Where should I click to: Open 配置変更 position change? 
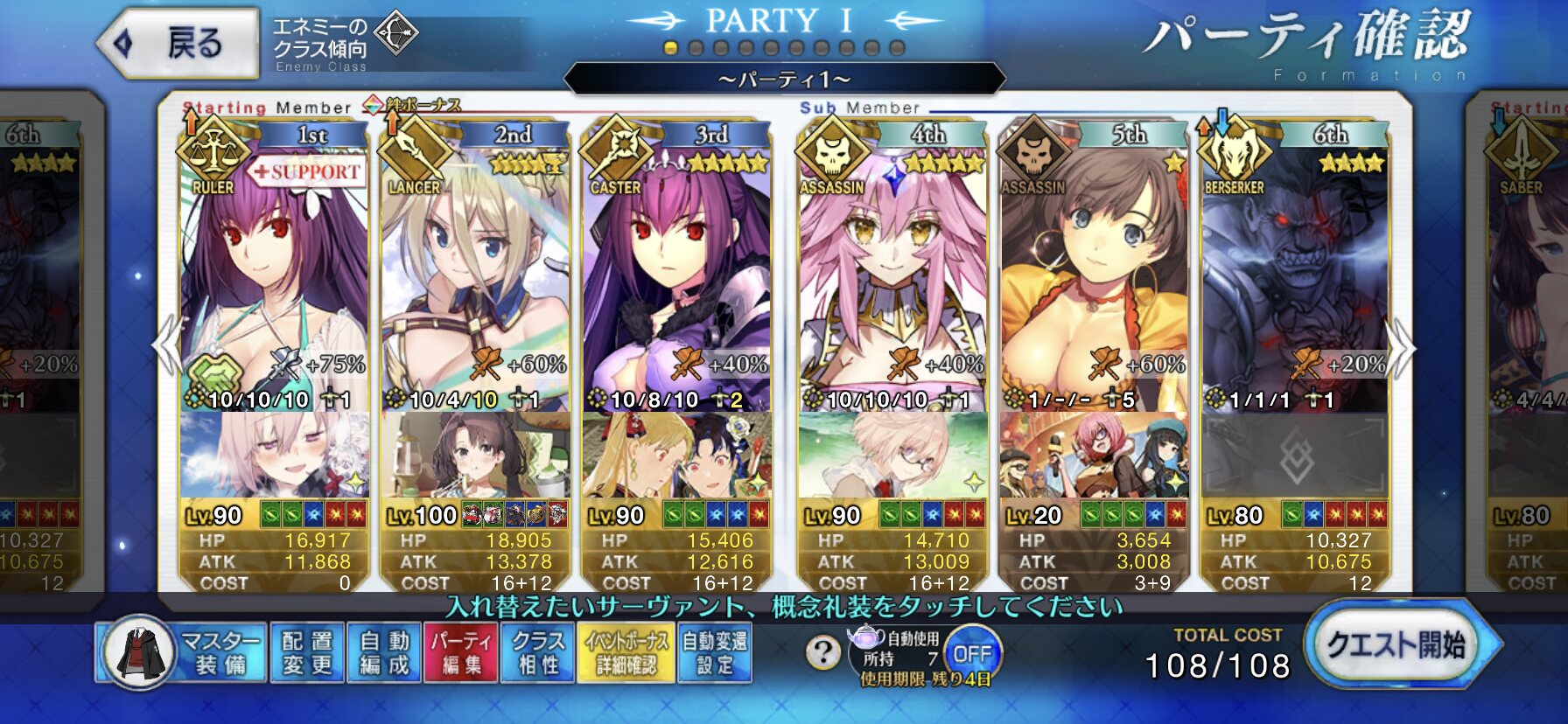pyautogui.click(x=307, y=652)
